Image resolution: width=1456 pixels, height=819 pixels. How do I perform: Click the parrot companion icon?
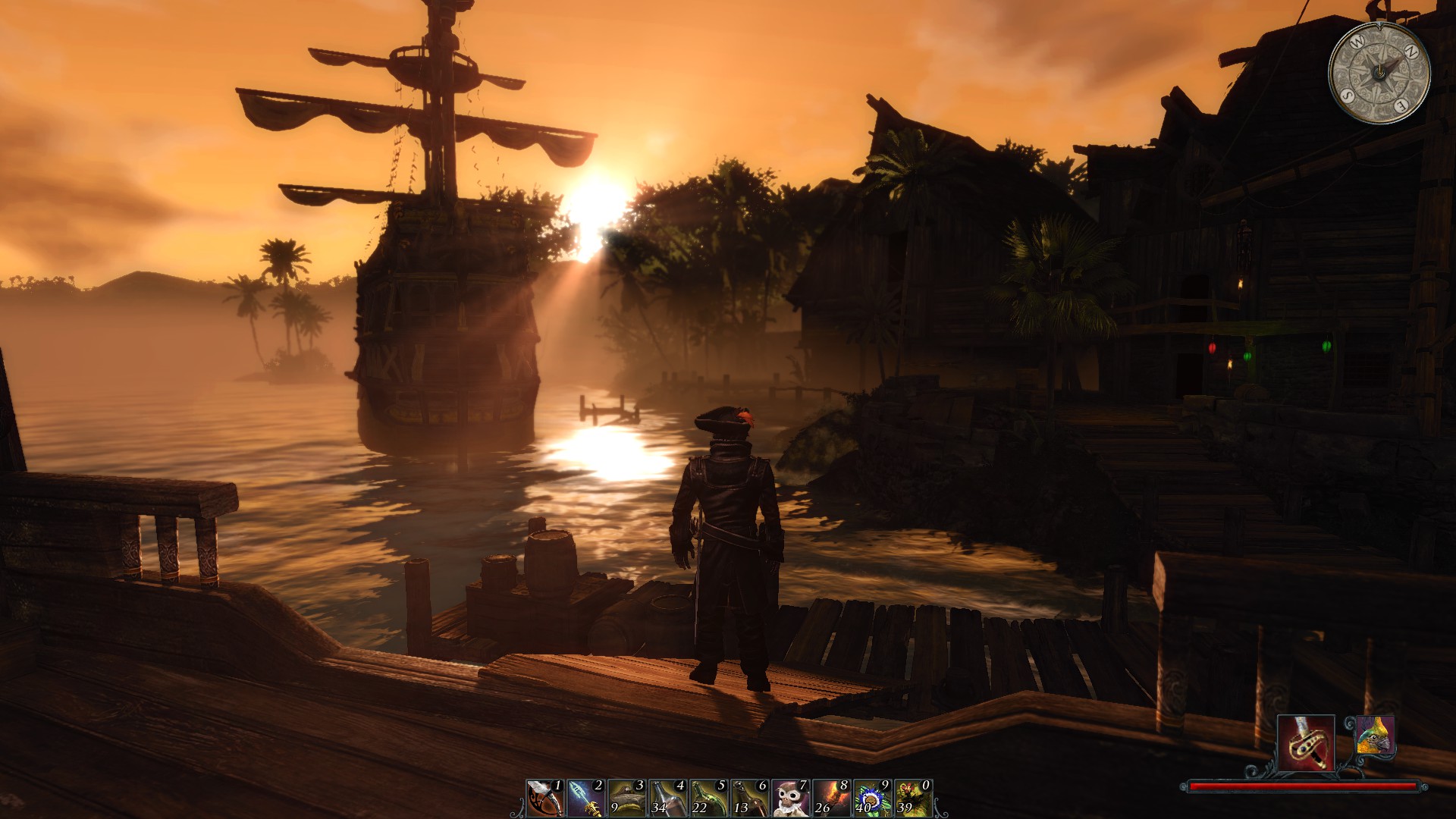coord(1375,735)
